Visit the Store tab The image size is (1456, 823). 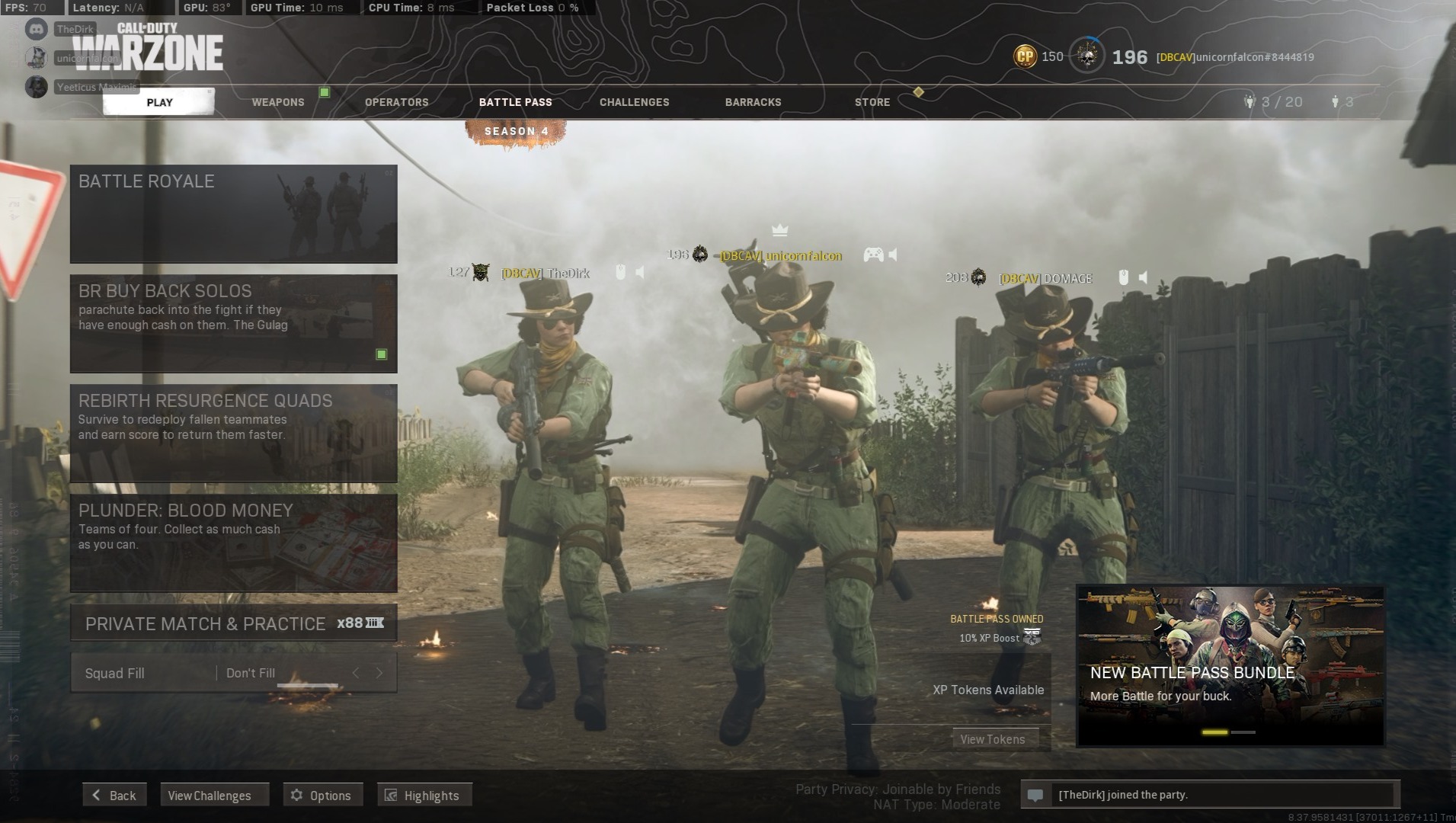coord(872,102)
